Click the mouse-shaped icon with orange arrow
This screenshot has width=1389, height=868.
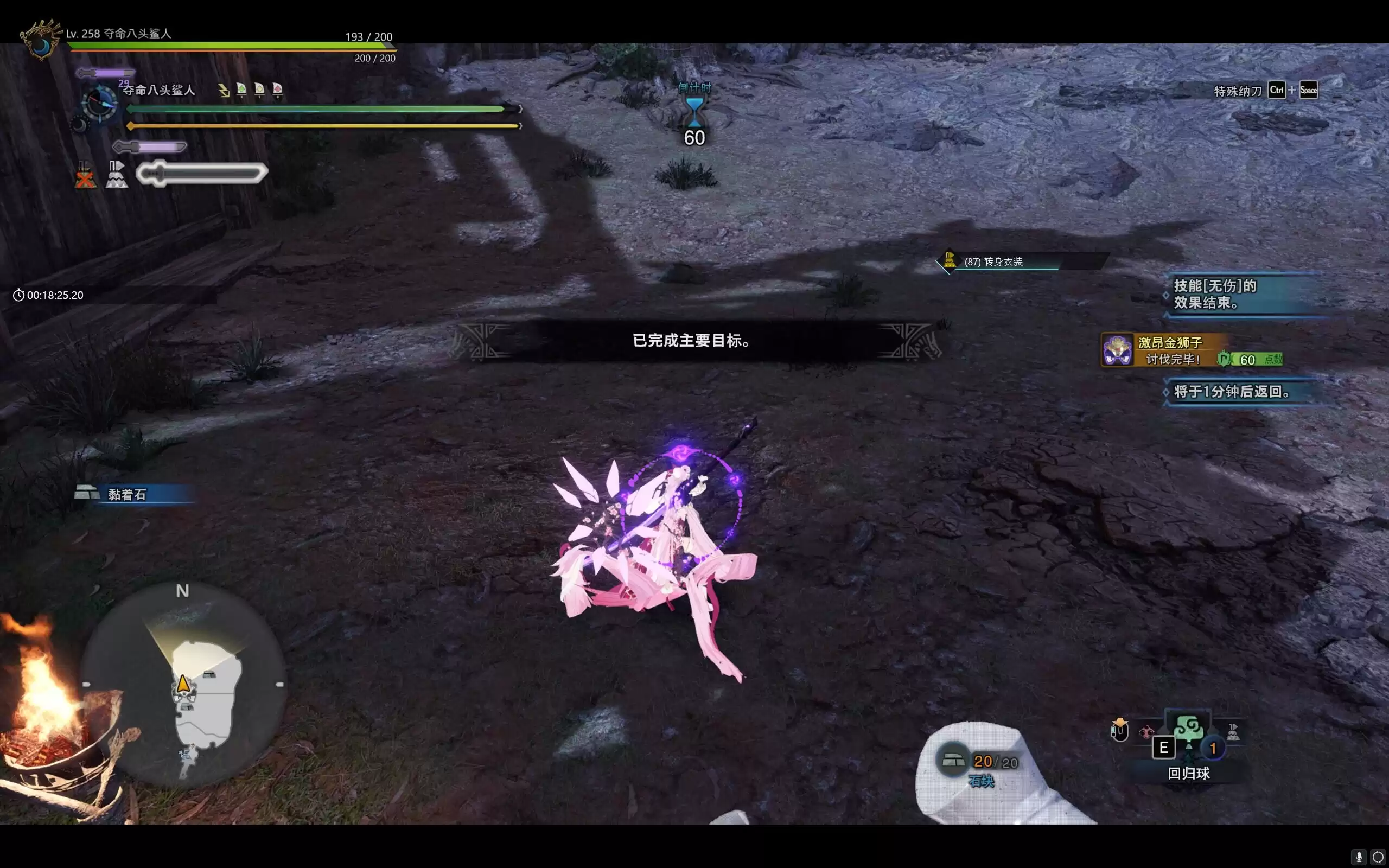pyautogui.click(x=1119, y=730)
